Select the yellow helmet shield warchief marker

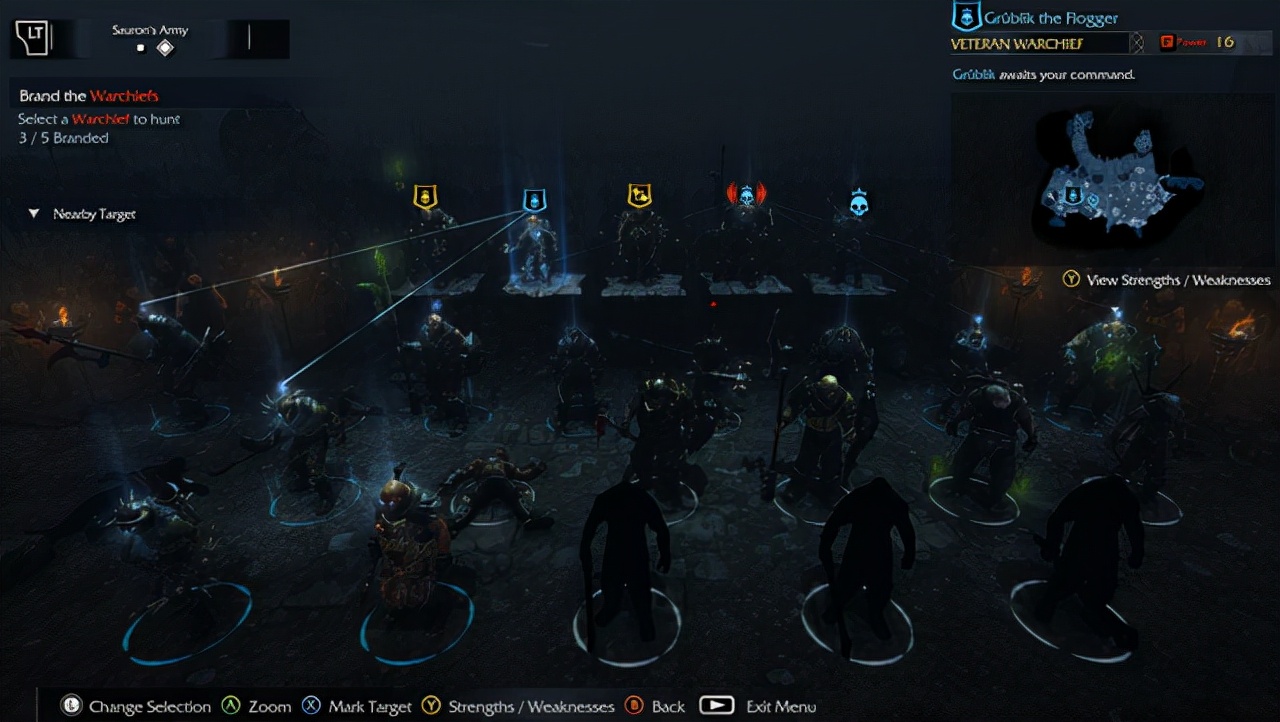pos(426,195)
